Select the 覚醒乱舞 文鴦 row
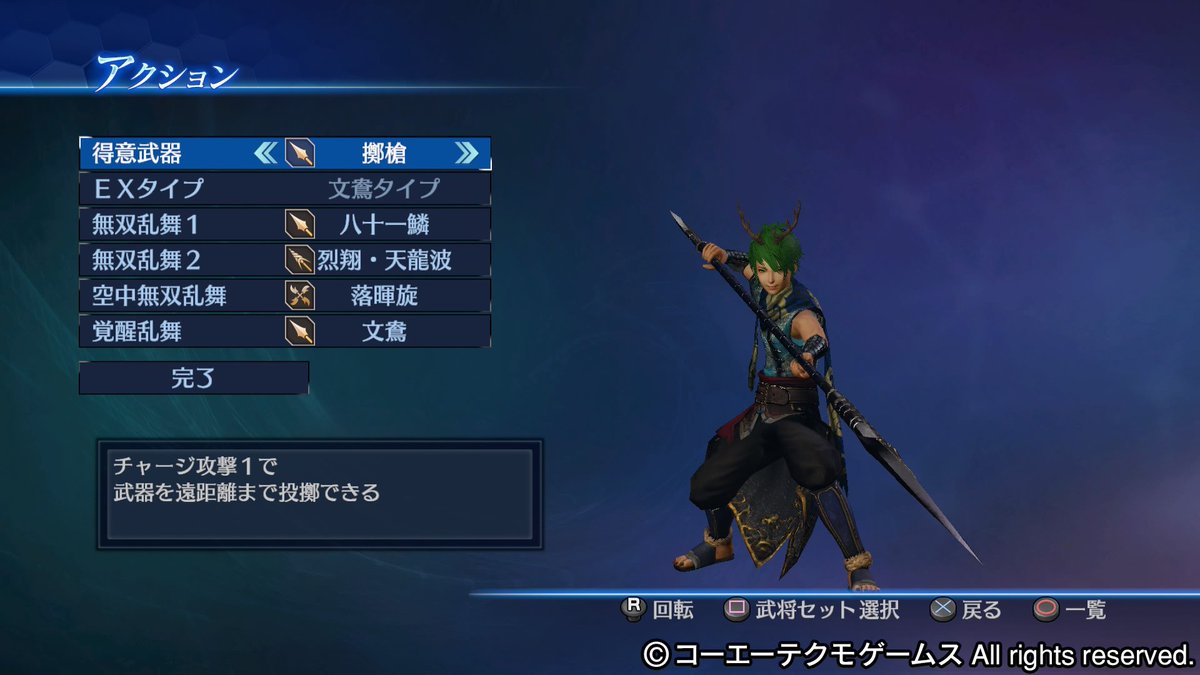 (x=285, y=330)
